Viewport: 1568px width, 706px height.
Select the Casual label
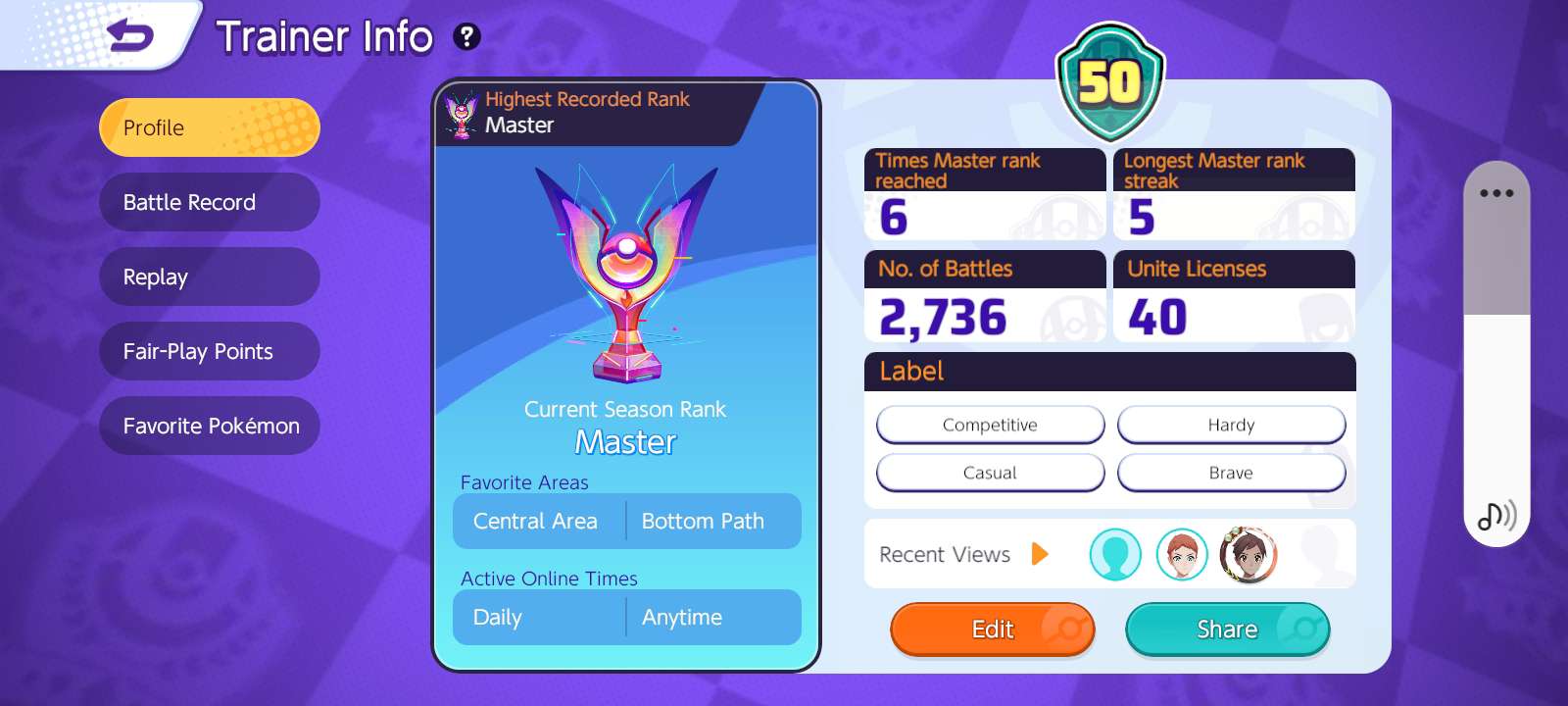click(990, 473)
